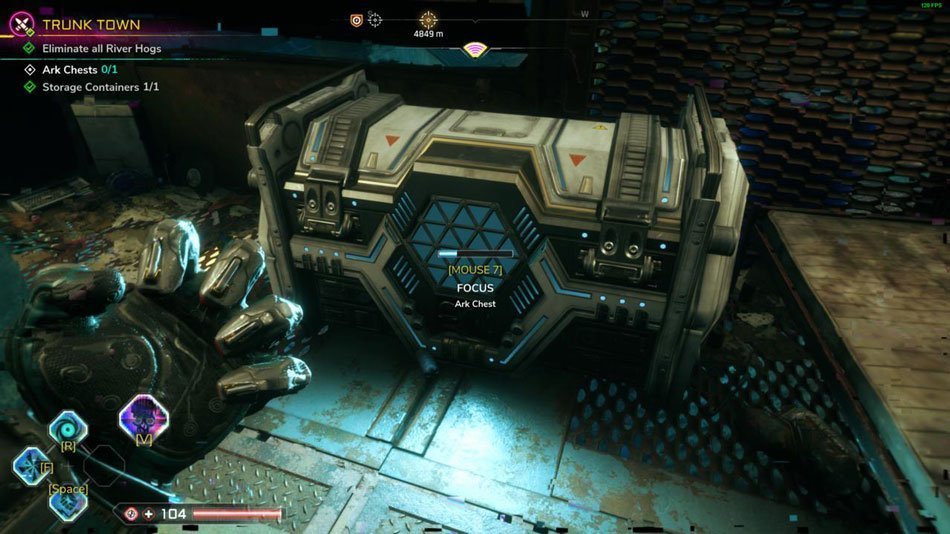This screenshot has width=950, height=534.
Task: Click the orange shield marker on compass
Action: (356, 19)
